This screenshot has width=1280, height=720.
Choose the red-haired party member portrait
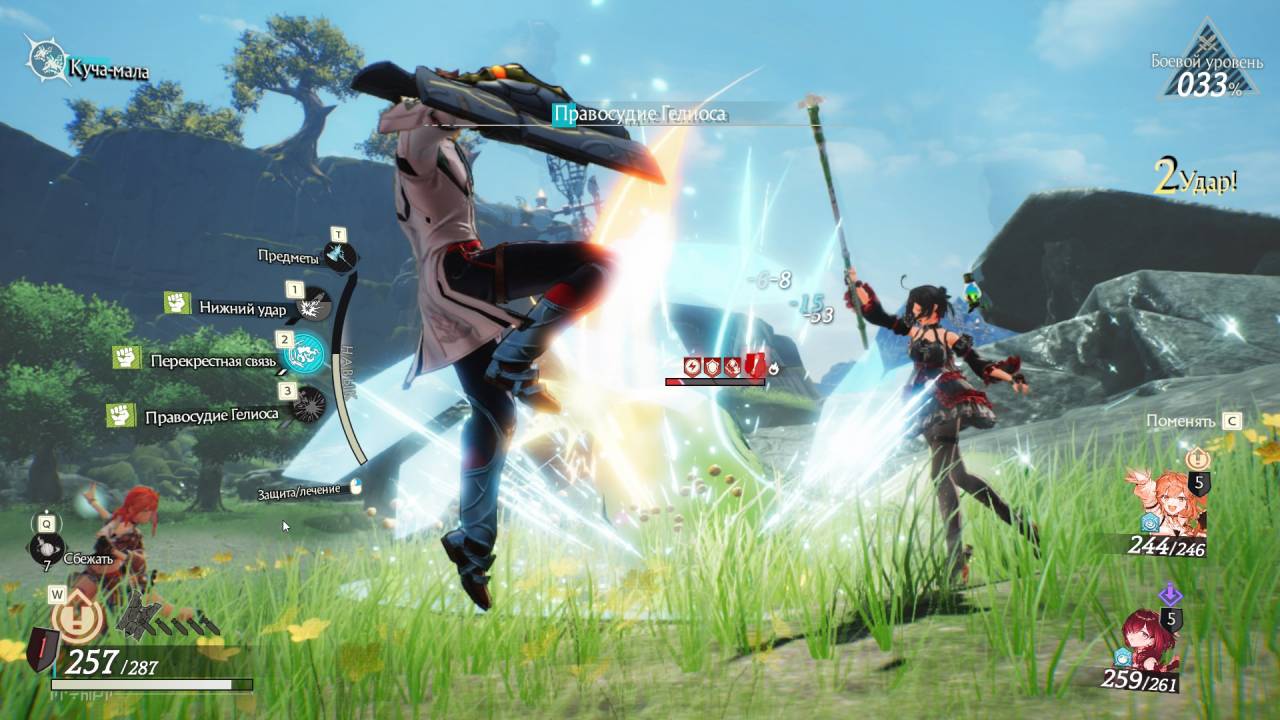click(1151, 641)
